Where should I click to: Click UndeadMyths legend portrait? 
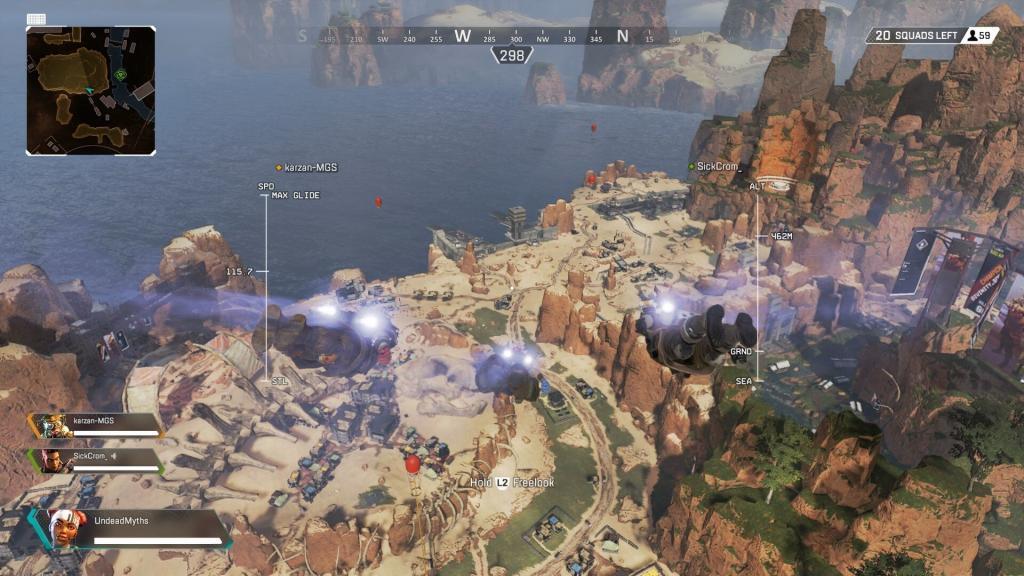66,527
